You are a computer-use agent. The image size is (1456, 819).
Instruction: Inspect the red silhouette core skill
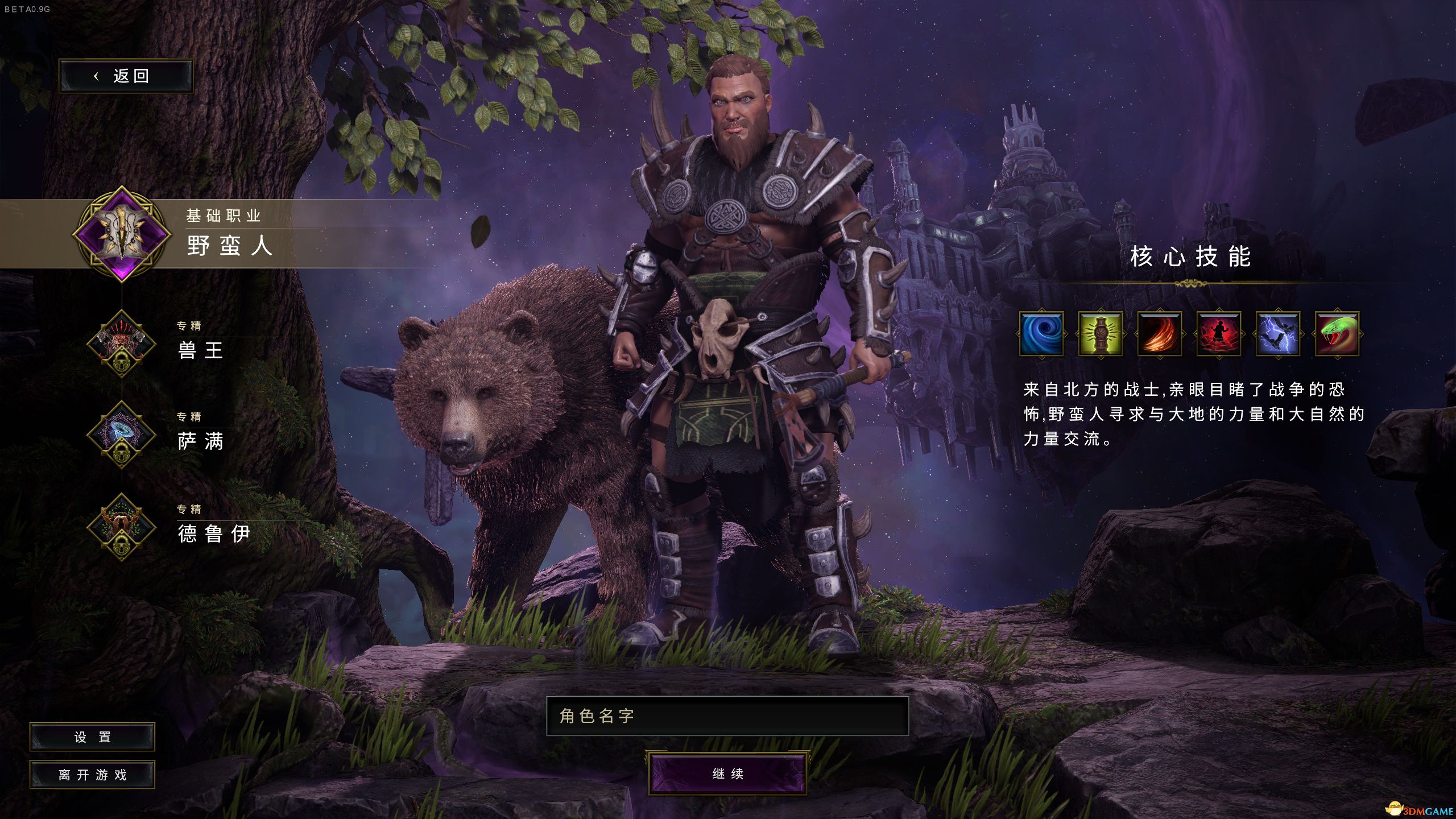[x=1218, y=334]
